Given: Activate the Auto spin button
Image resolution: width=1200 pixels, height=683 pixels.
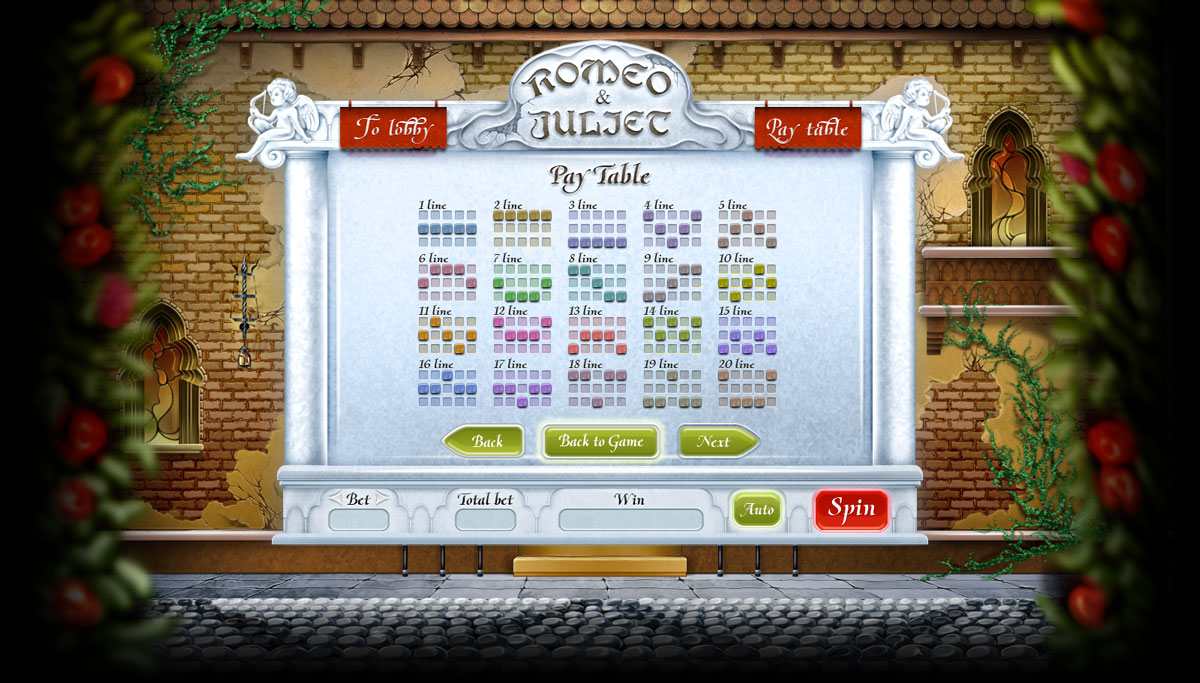Looking at the screenshot, I should (x=757, y=510).
